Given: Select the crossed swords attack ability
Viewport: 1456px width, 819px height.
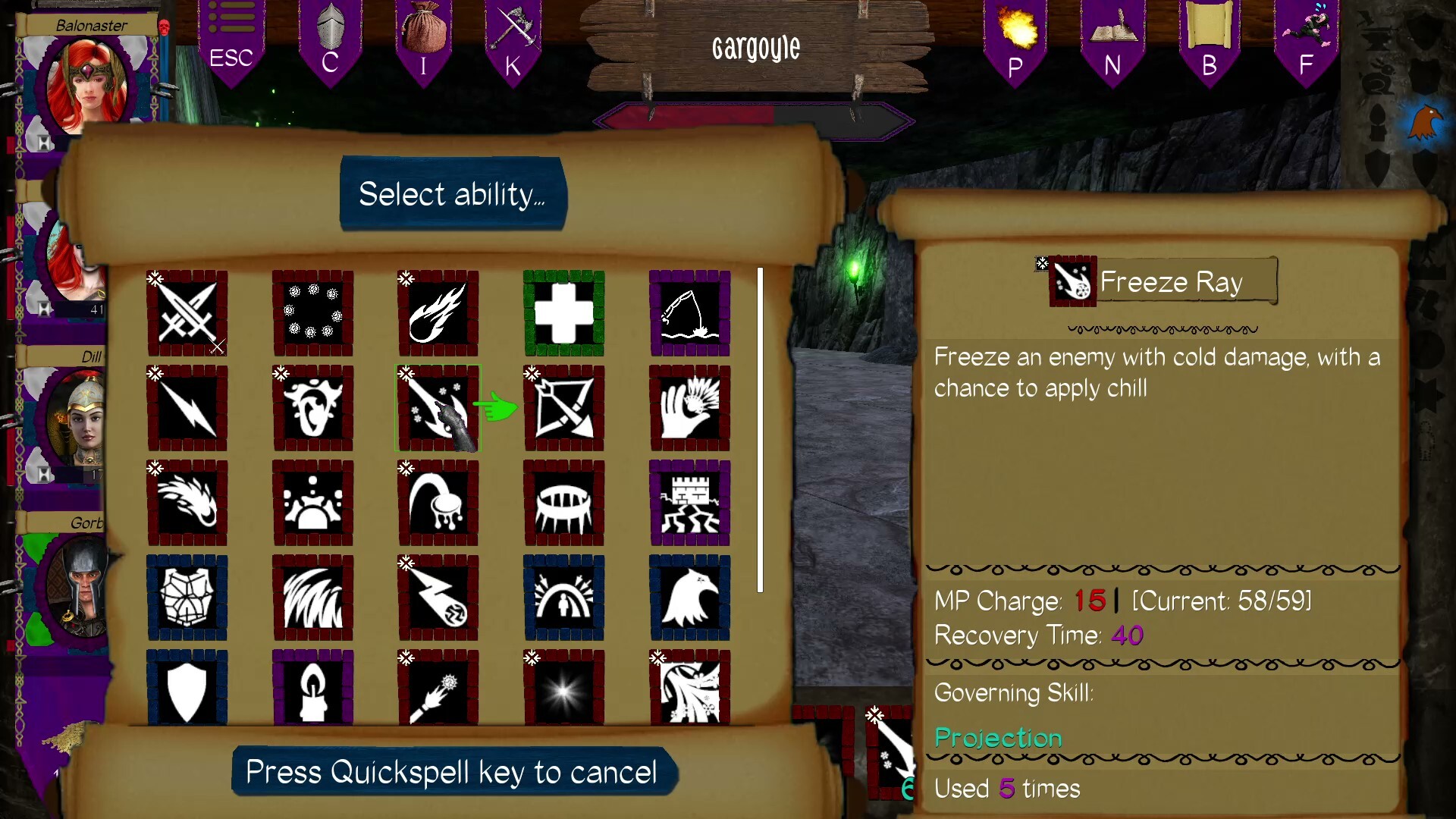Looking at the screenshot, I should tap(187, 313).
